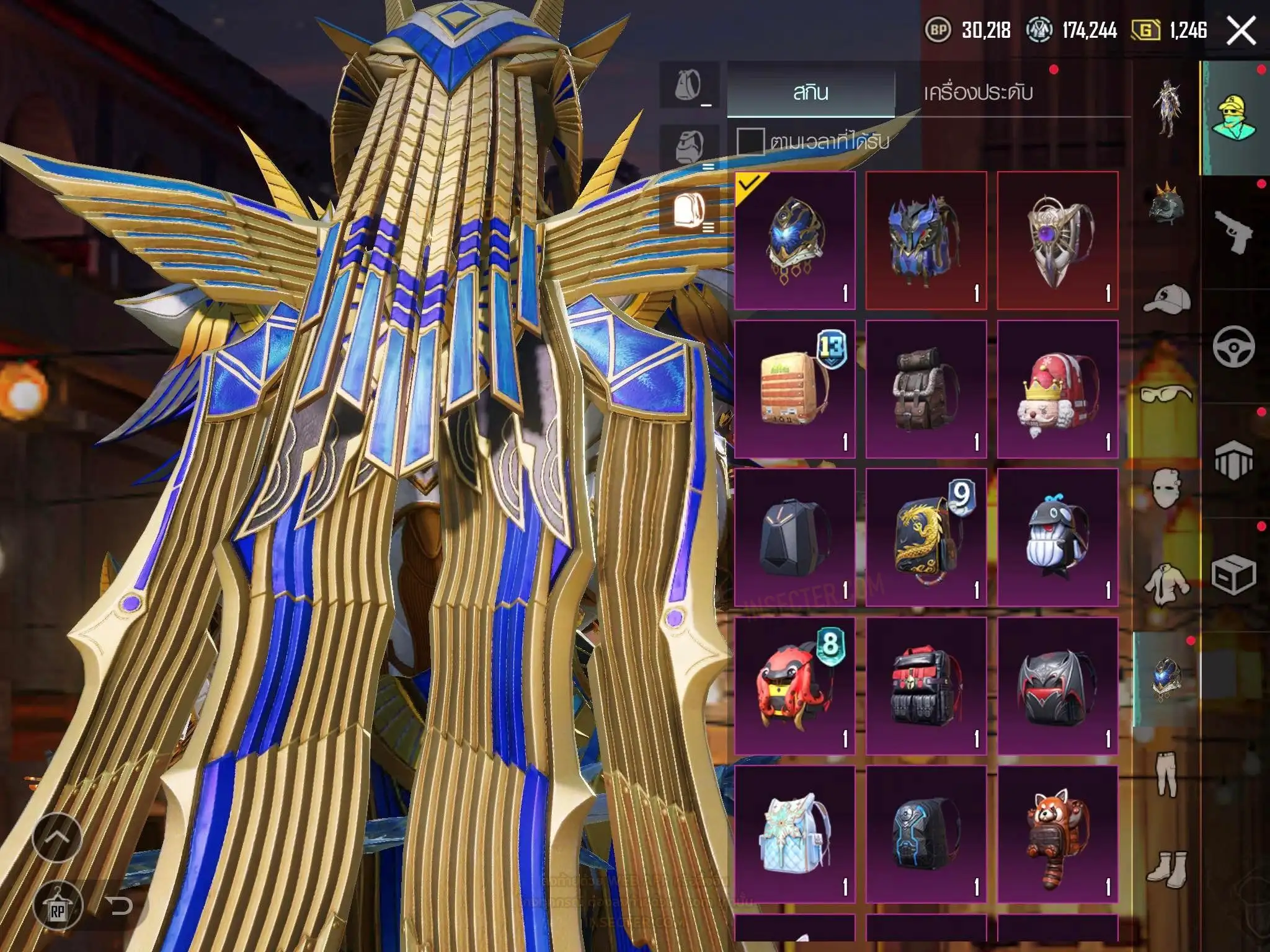Select the whale-shaped backpack
Image resolution: width=1270 pixels, height=952 pixels.
(1057, 537)
